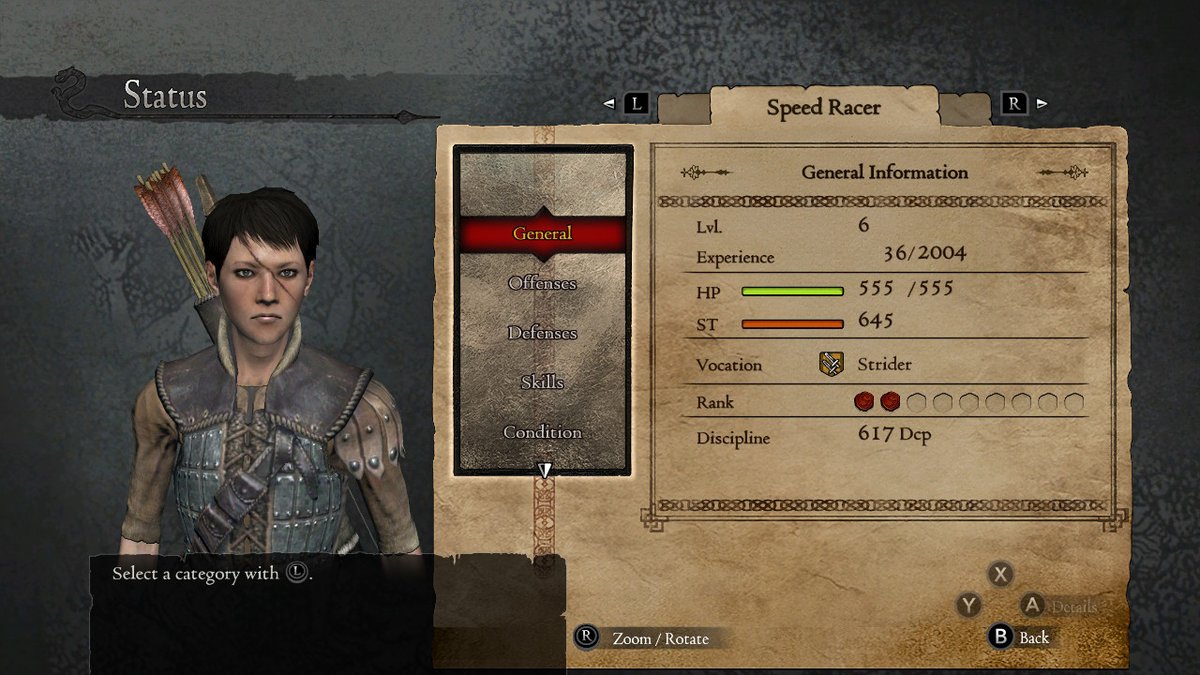This screenshot has width=1200, height=675.
Task: Show the Skills category
Action: tap(543, 383)
